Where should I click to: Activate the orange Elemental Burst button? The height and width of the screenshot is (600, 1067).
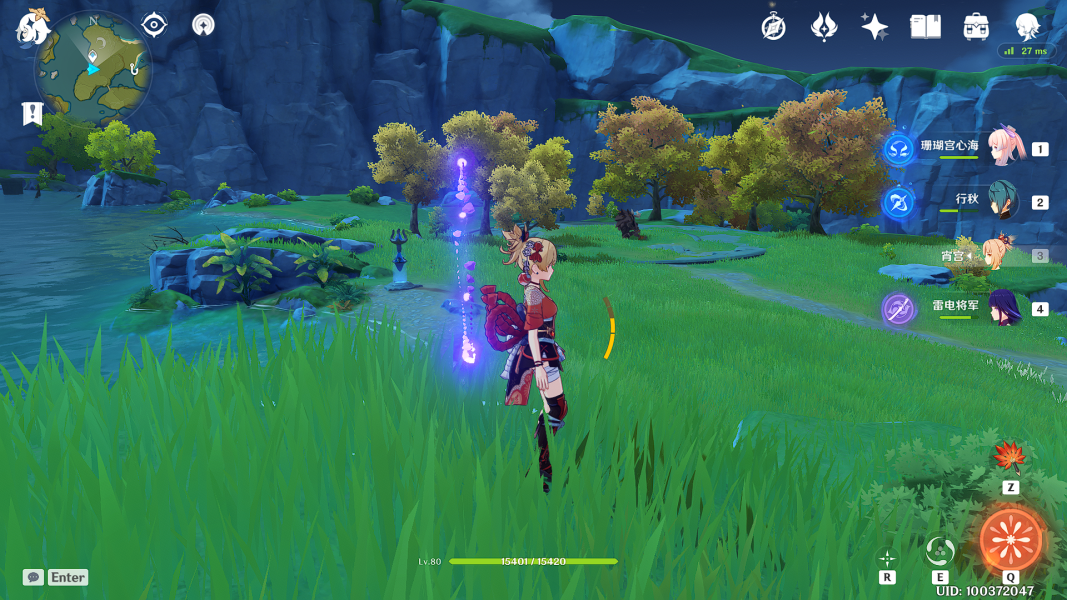[x=1010, y=540]
